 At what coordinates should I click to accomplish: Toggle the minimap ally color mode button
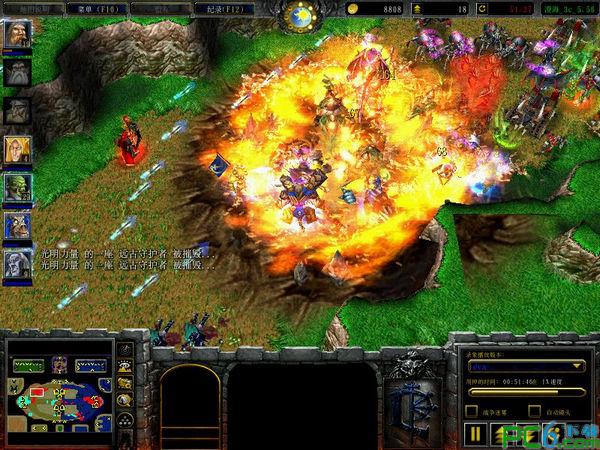[126, 383]
